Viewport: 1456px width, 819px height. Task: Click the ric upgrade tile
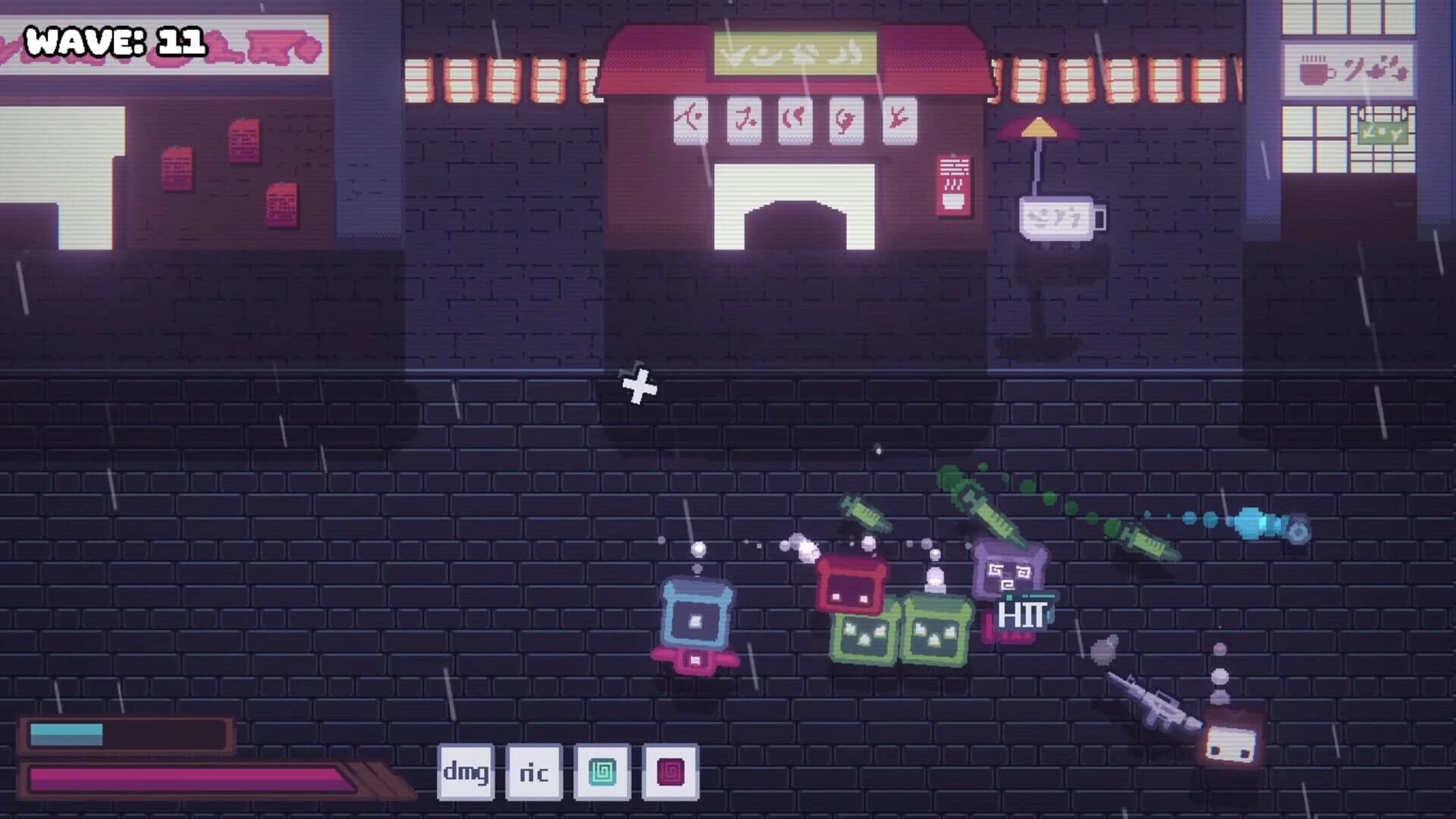pyautogui.click(x=533, y=773)
